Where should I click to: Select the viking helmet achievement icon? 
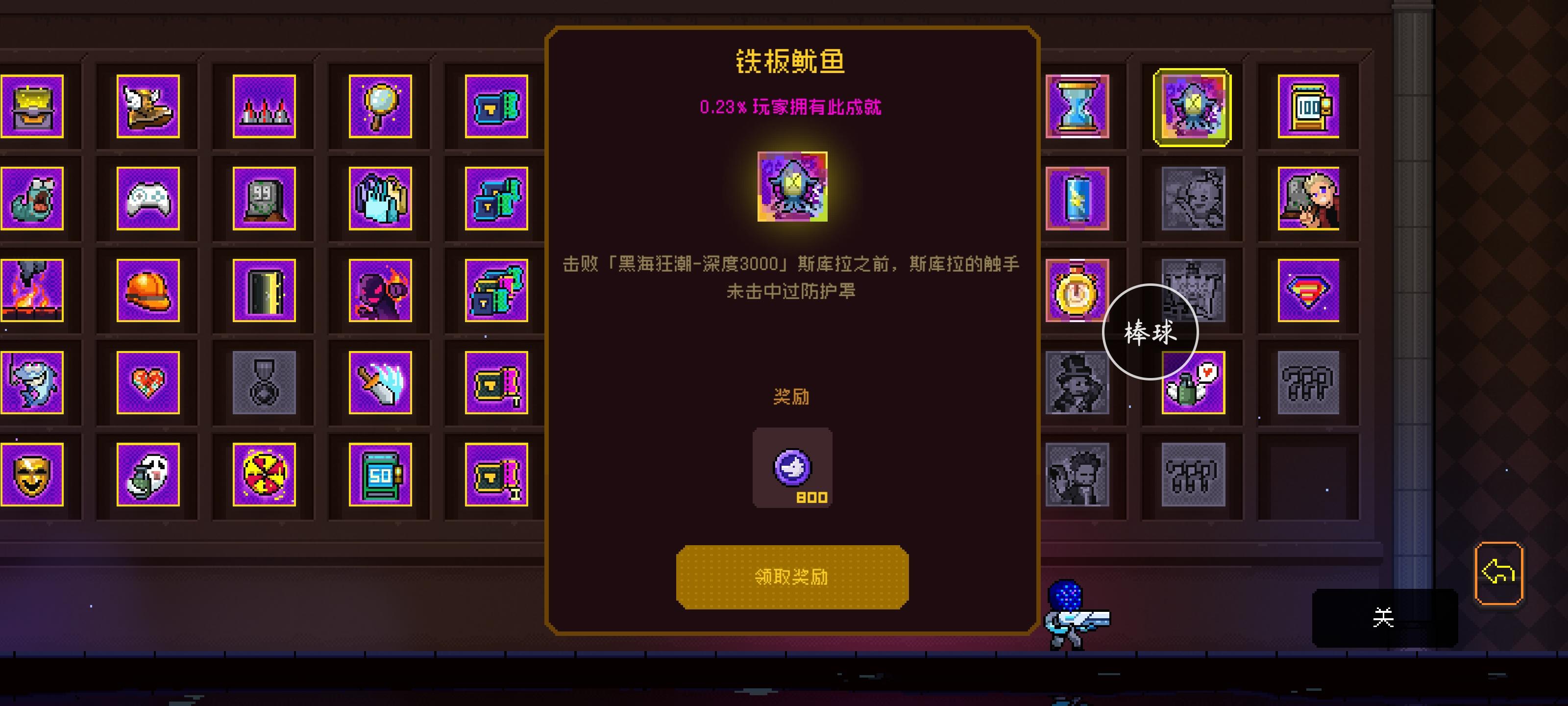click(148, 106)
